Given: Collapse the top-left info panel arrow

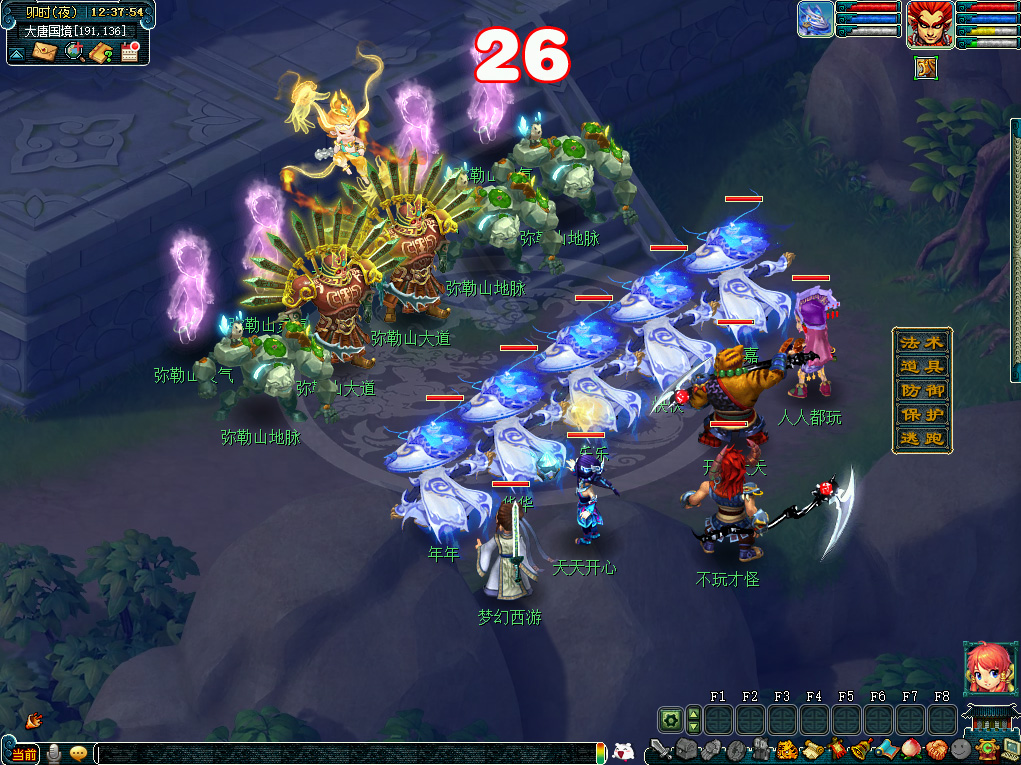Looking at the screenshot, I should point(17,52).
